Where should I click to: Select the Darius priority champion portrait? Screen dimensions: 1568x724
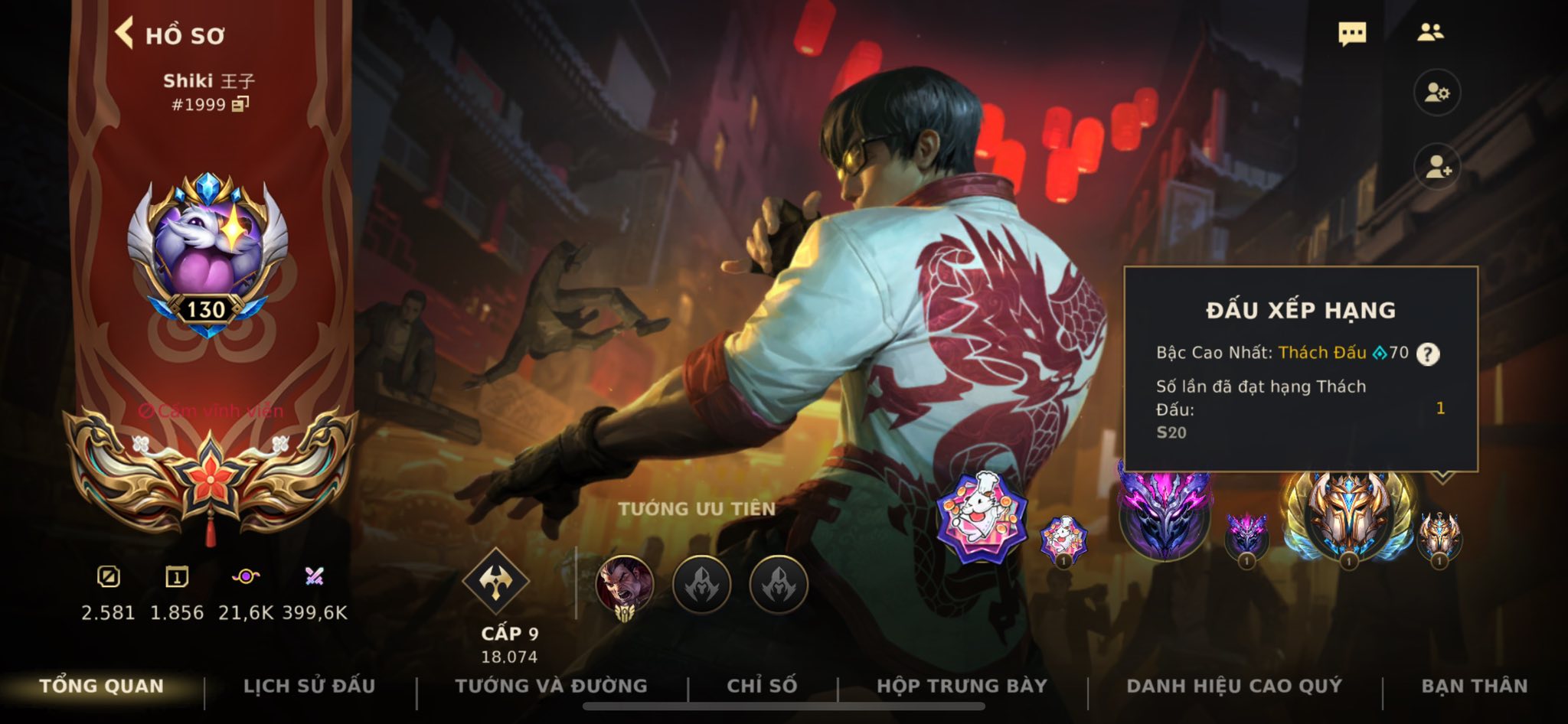(625, 585)
